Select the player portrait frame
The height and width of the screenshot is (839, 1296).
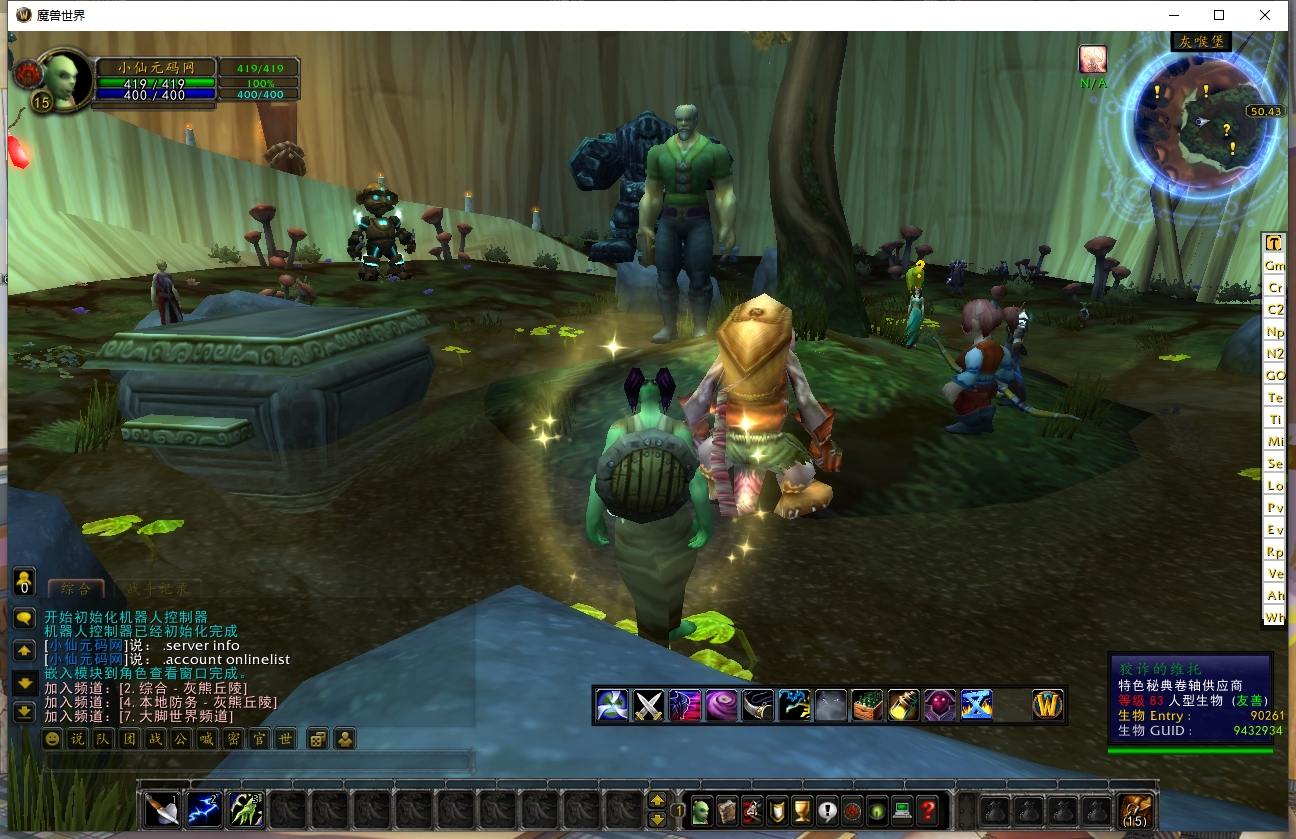(x=66, y=80)
